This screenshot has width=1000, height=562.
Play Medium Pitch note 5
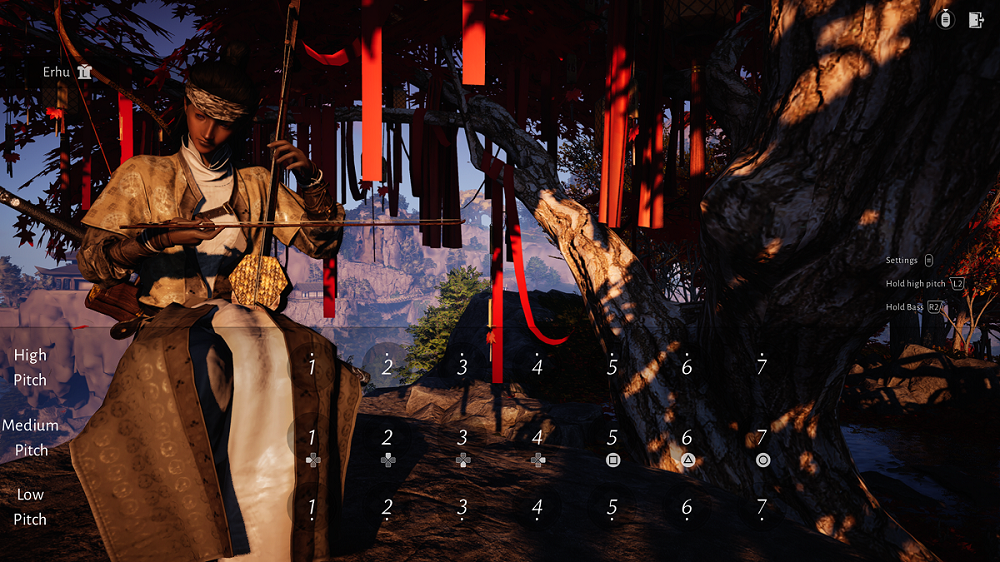tap(612, 438)
